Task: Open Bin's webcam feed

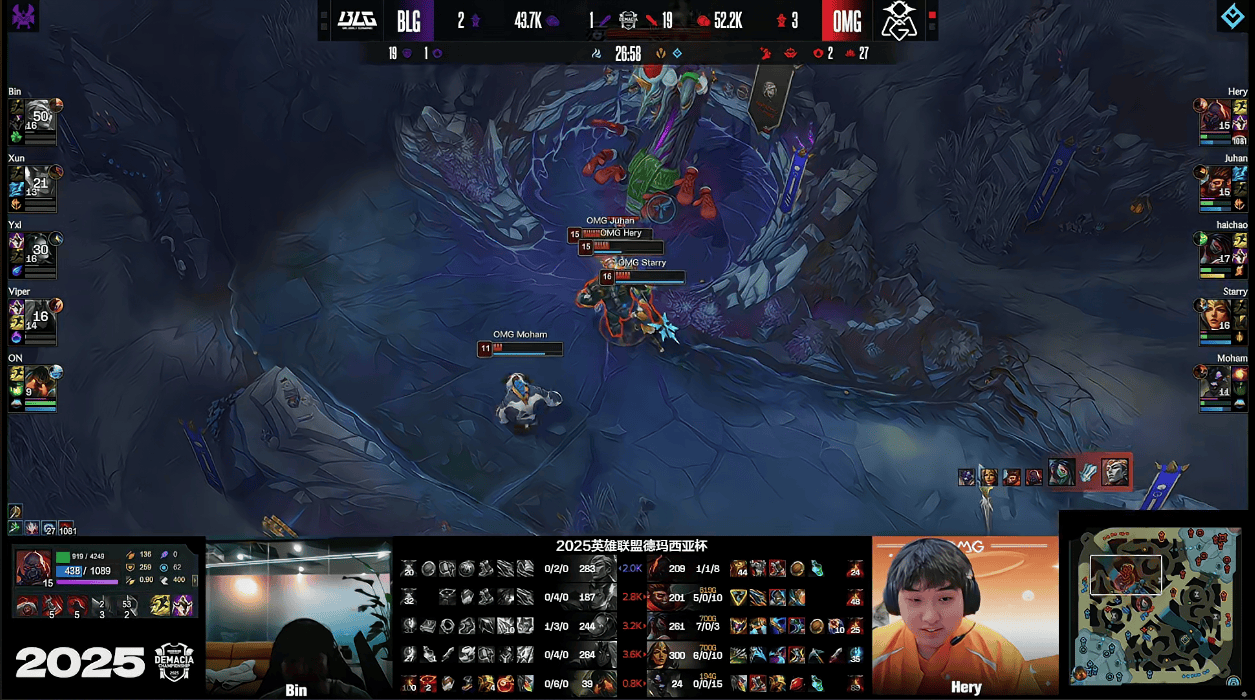Action: click(x=298, y=615)
